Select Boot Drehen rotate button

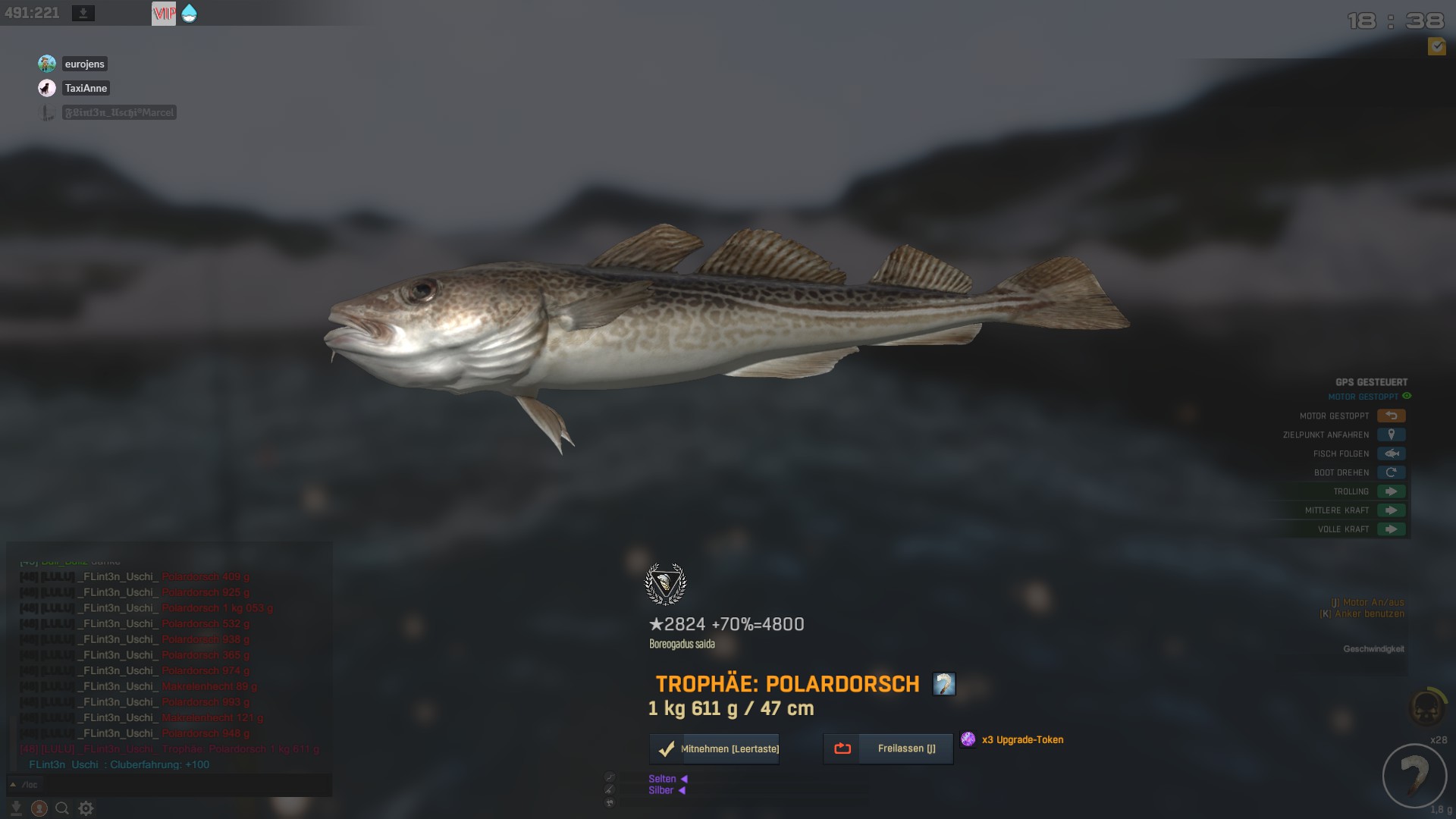1391,472
